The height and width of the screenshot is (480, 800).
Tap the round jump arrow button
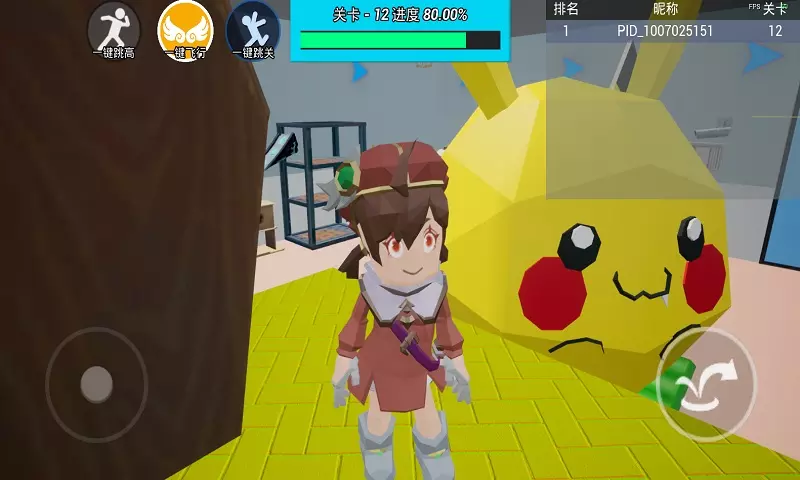click(707, 384)
